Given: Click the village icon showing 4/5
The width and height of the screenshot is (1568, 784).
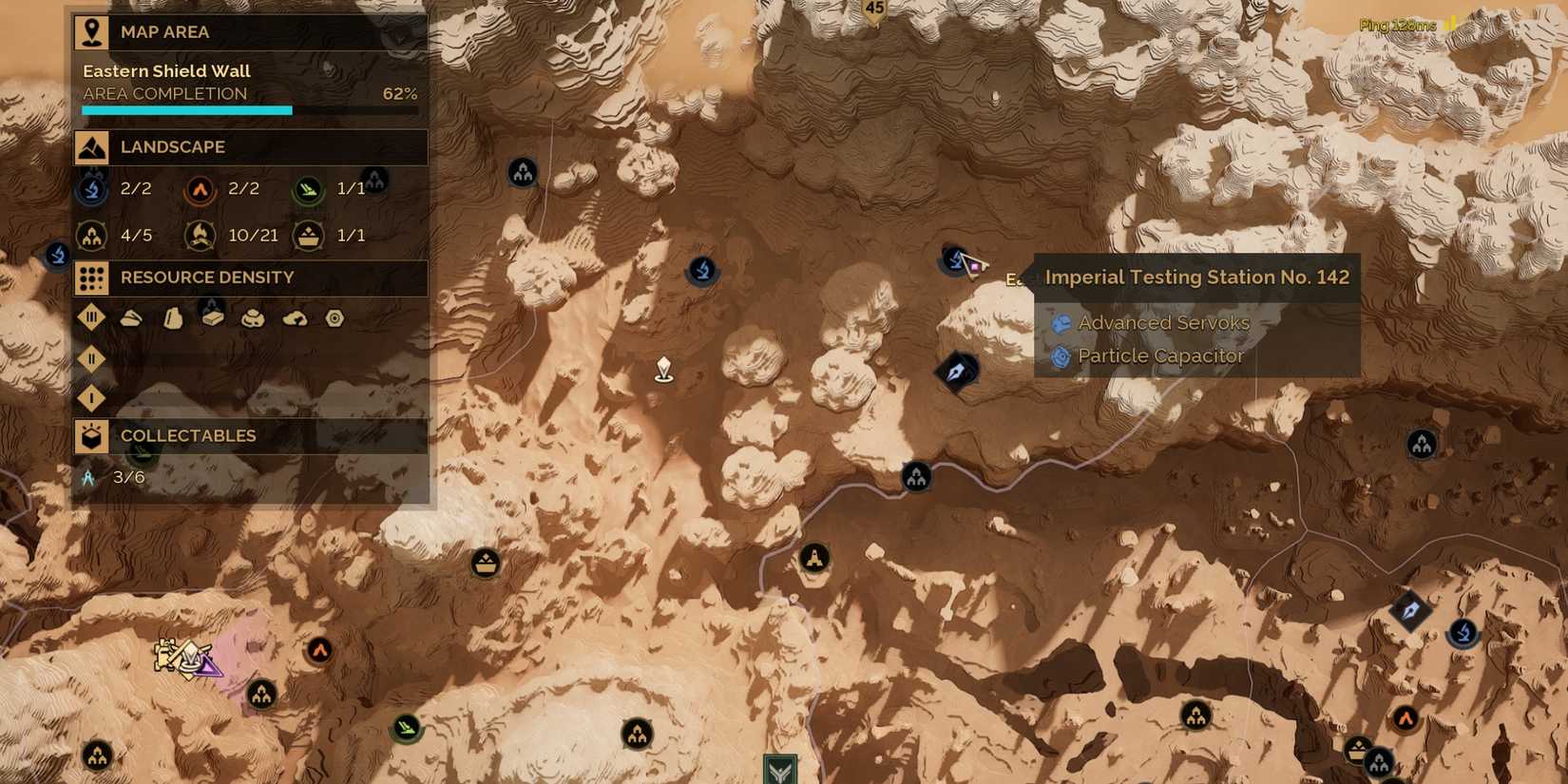Looking at the screenshot, I should point(90,235).
